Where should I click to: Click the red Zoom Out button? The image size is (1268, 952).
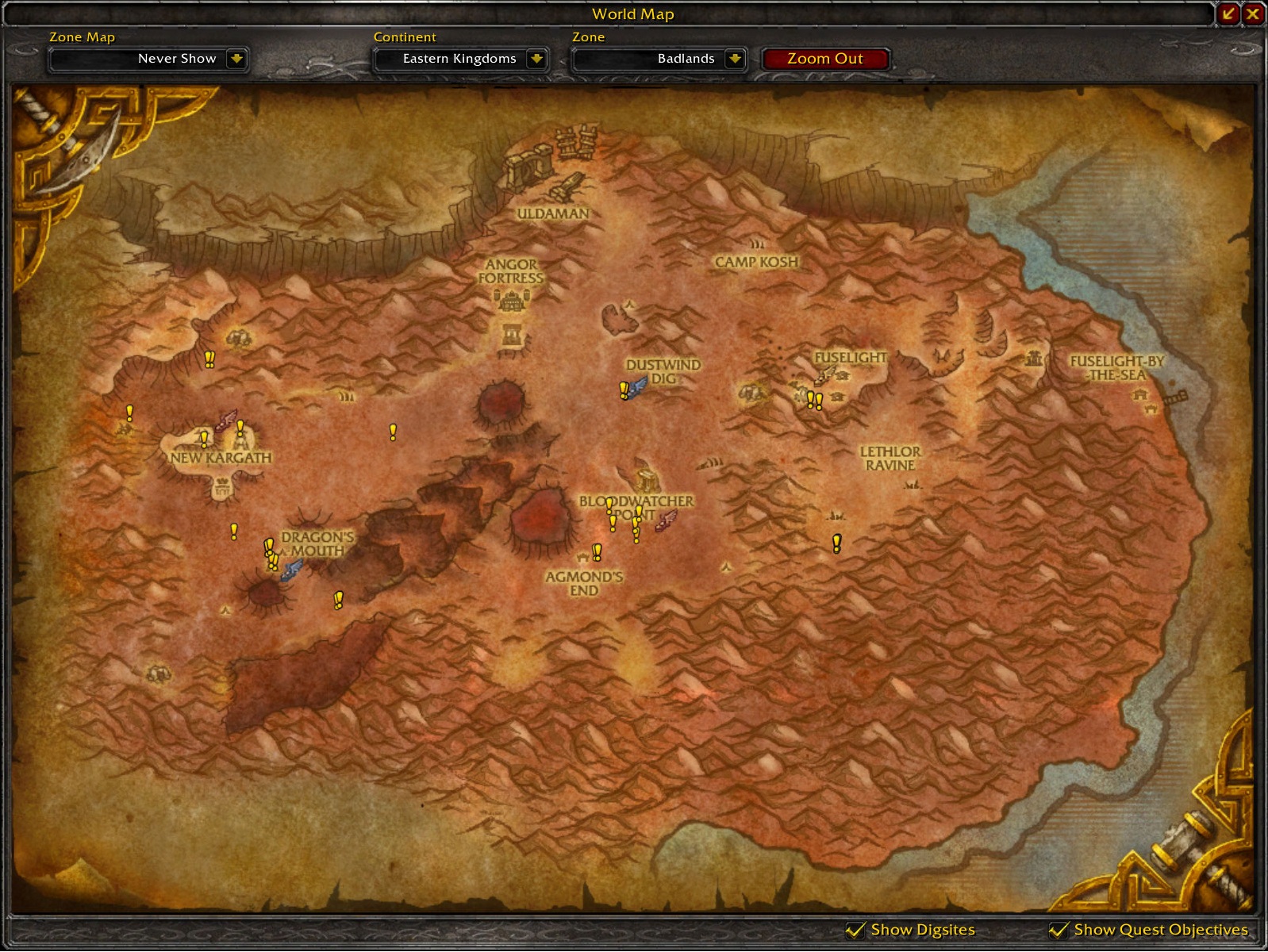click(x=825, y=59)
